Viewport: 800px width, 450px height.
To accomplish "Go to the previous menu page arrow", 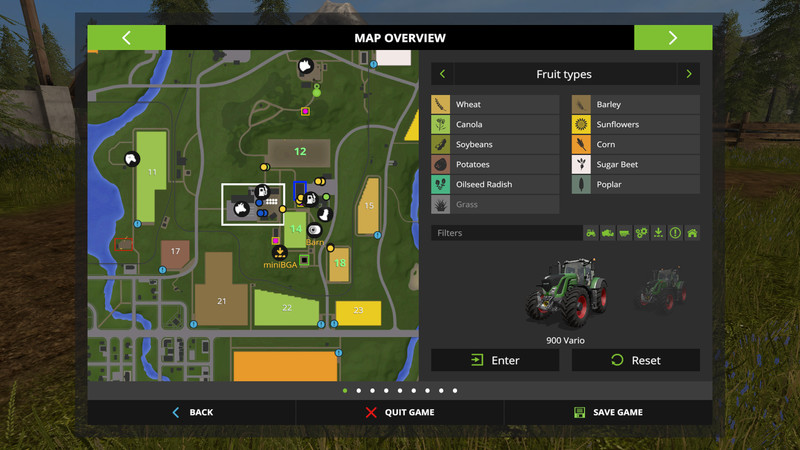I will coord(126,38).
